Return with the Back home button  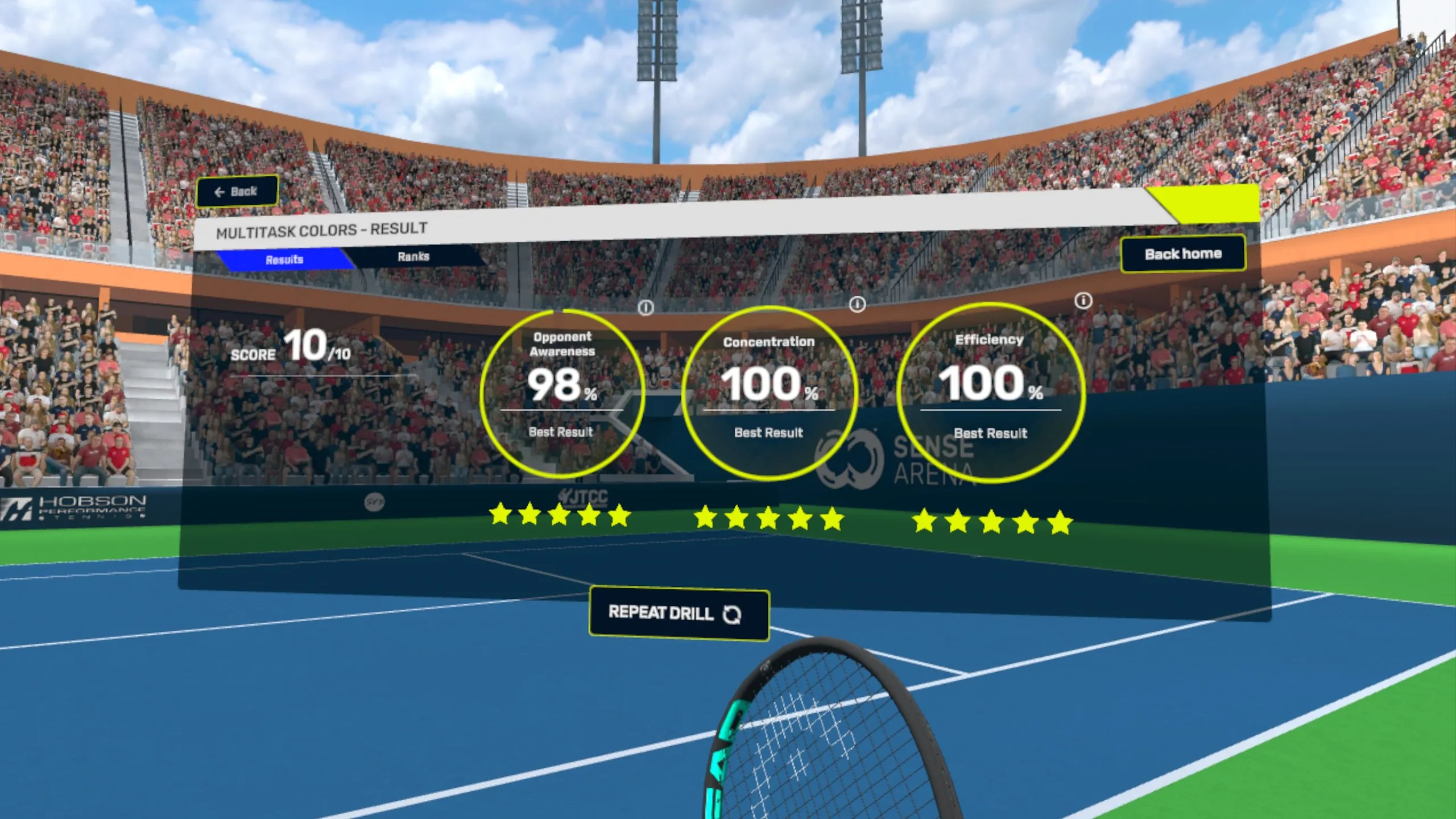[x=1182, y=254]
